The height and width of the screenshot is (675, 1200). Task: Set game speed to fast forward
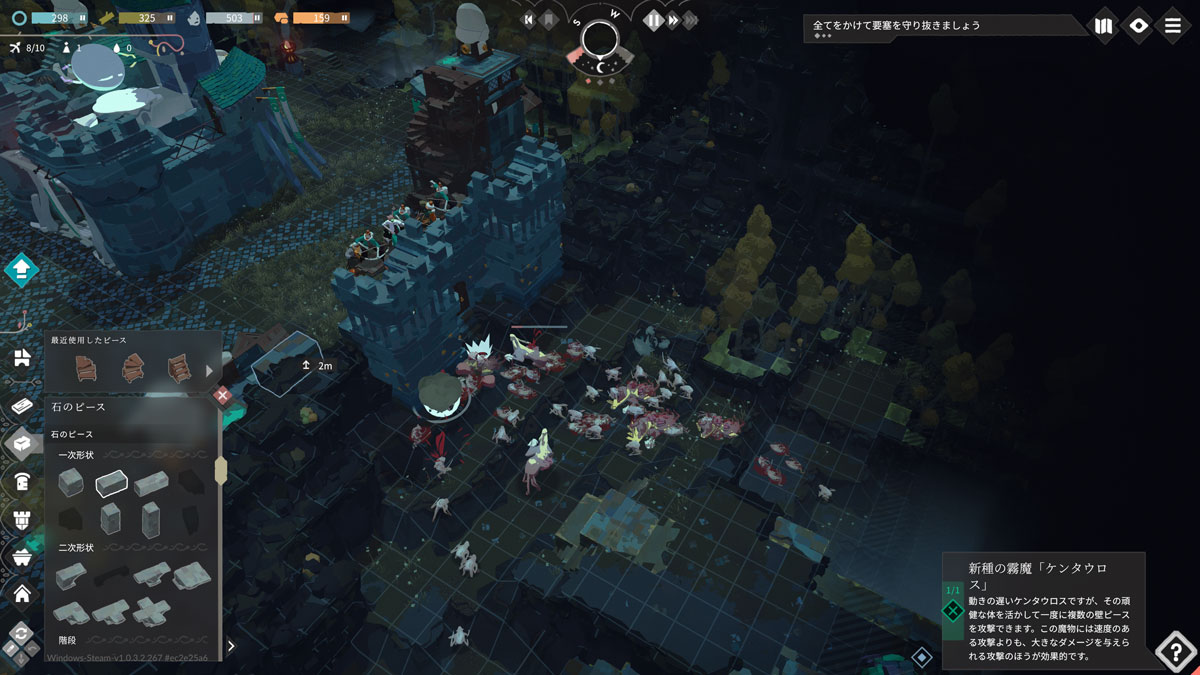[x=673, y=20]
